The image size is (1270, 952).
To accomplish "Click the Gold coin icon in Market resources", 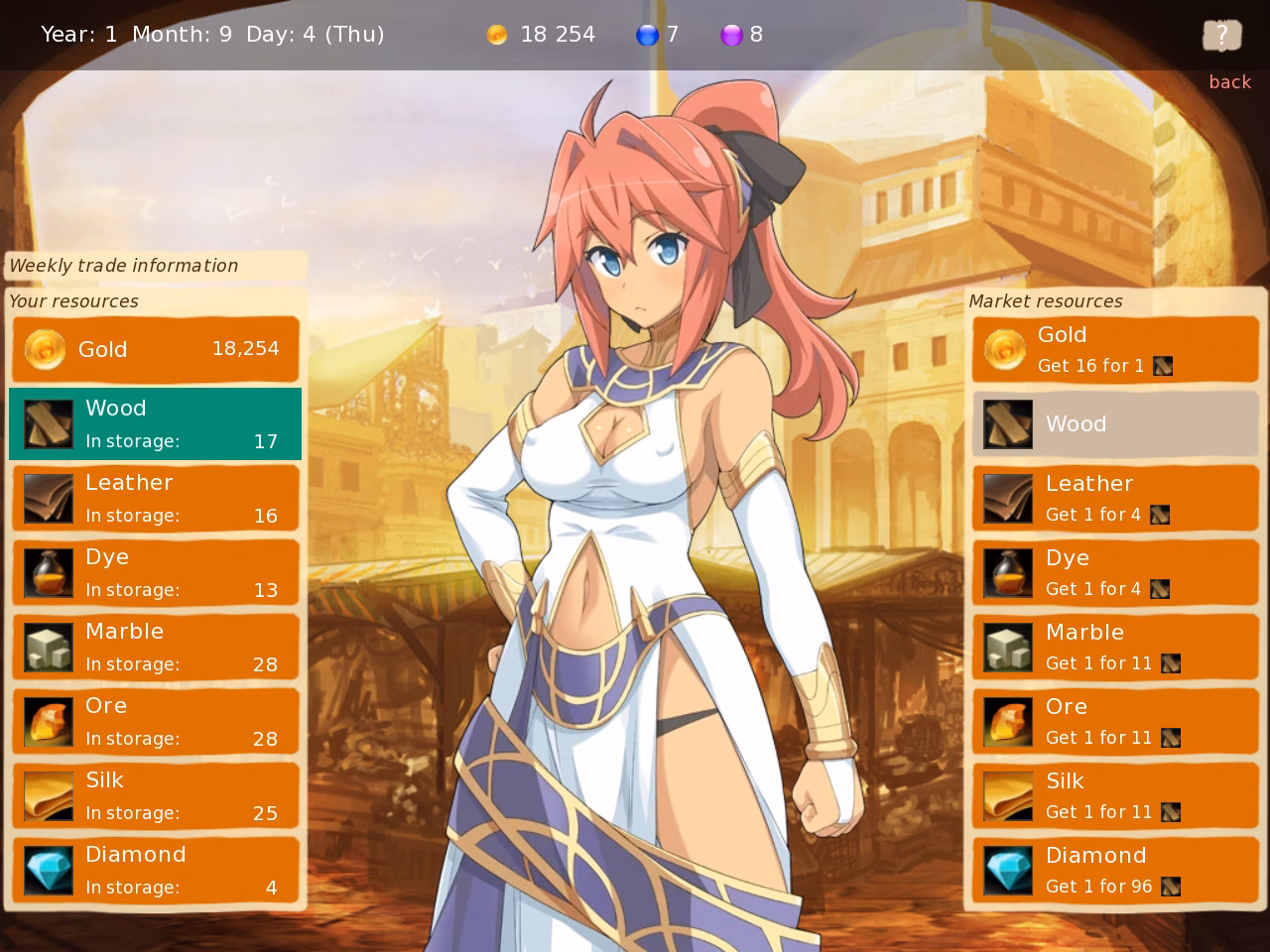I will pyautogui.click(x=1005, y=349).
